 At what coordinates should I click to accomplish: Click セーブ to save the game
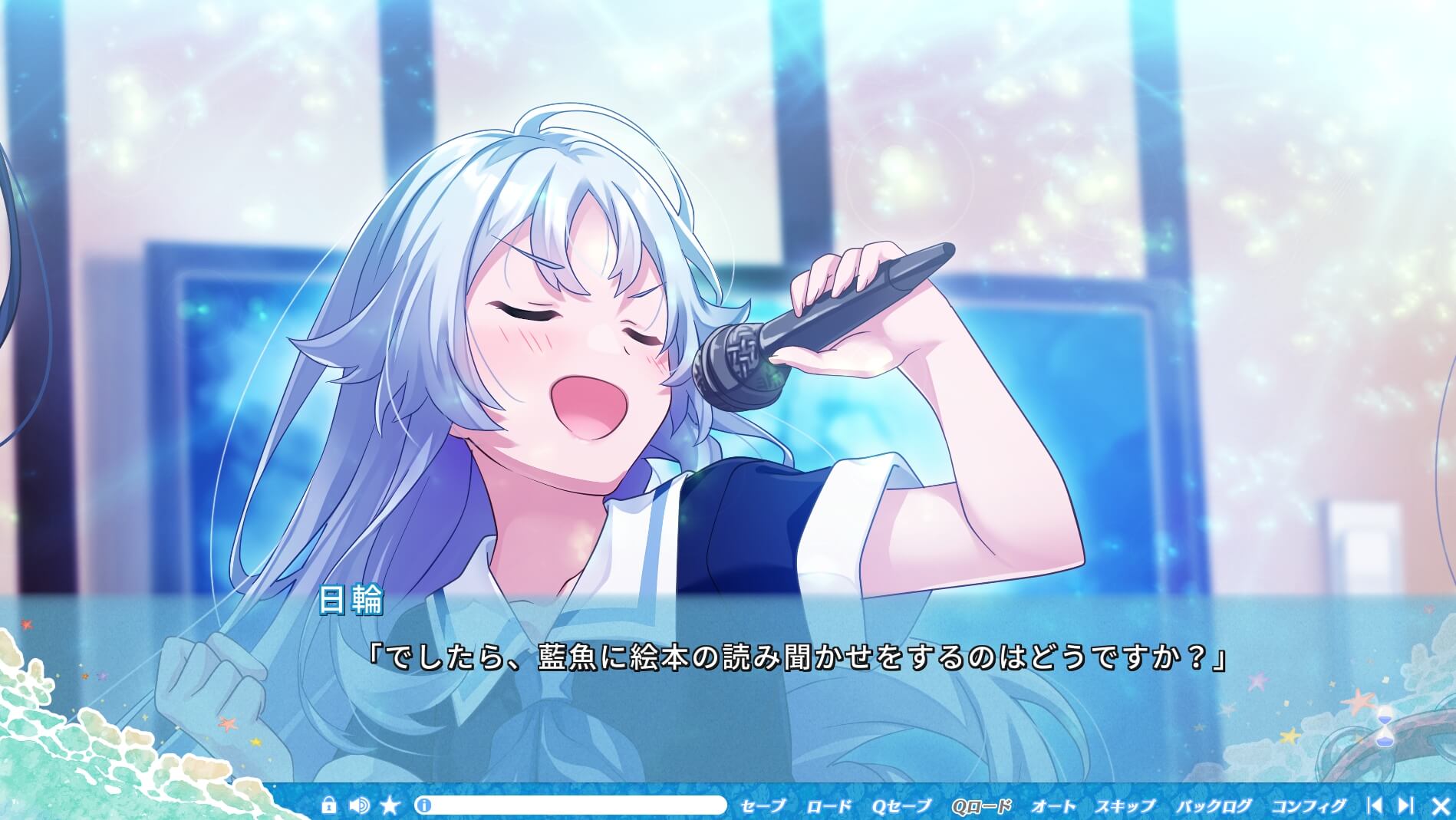tap(763, 806)
